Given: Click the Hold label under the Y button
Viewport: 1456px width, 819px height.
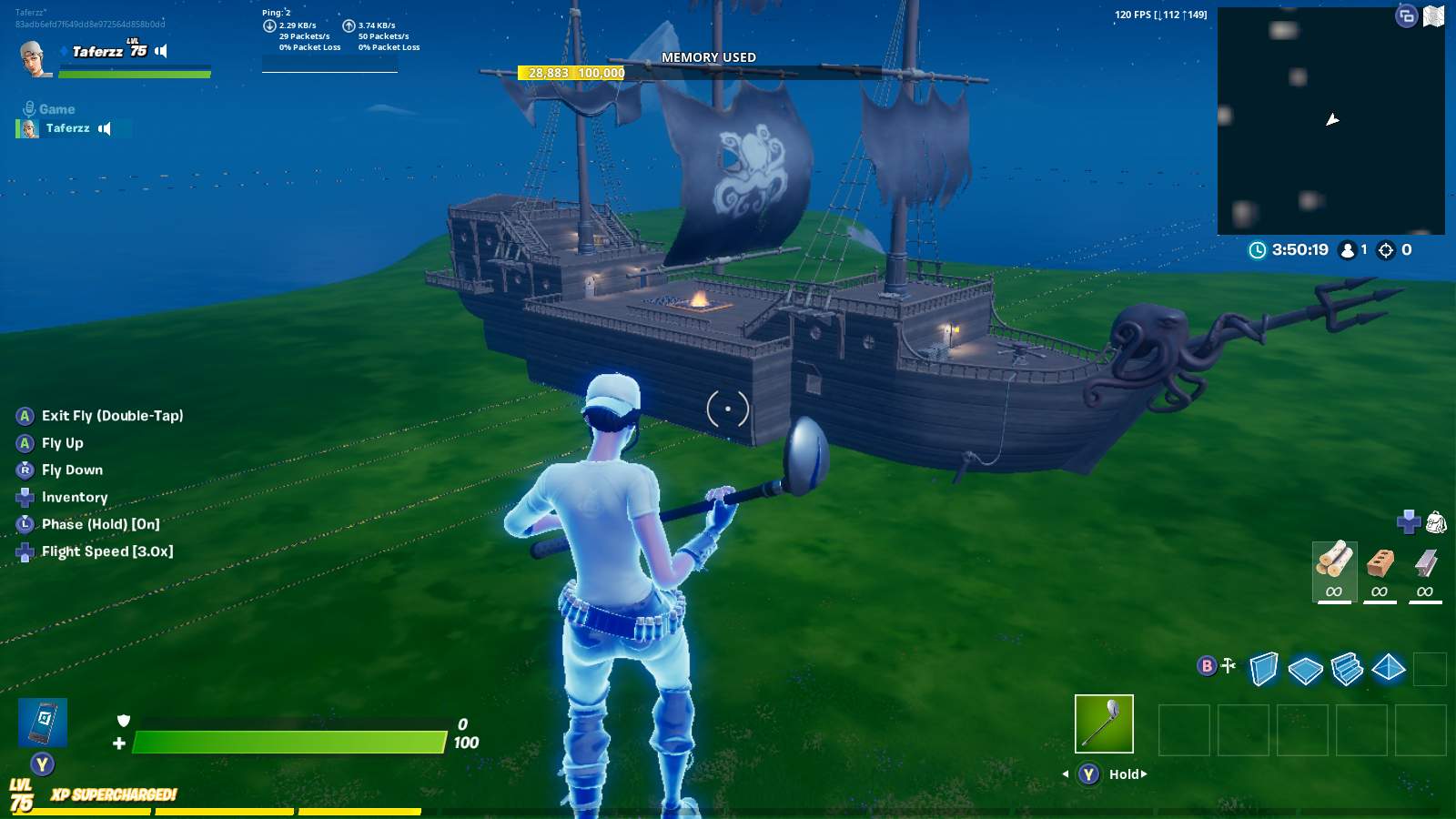Looking at the screenshot, I should (x=1126, y=773).
